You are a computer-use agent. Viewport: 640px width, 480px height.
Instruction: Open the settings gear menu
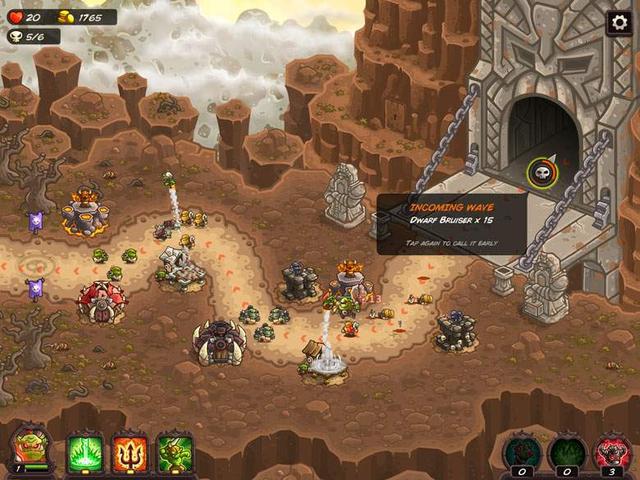[620, 22]
